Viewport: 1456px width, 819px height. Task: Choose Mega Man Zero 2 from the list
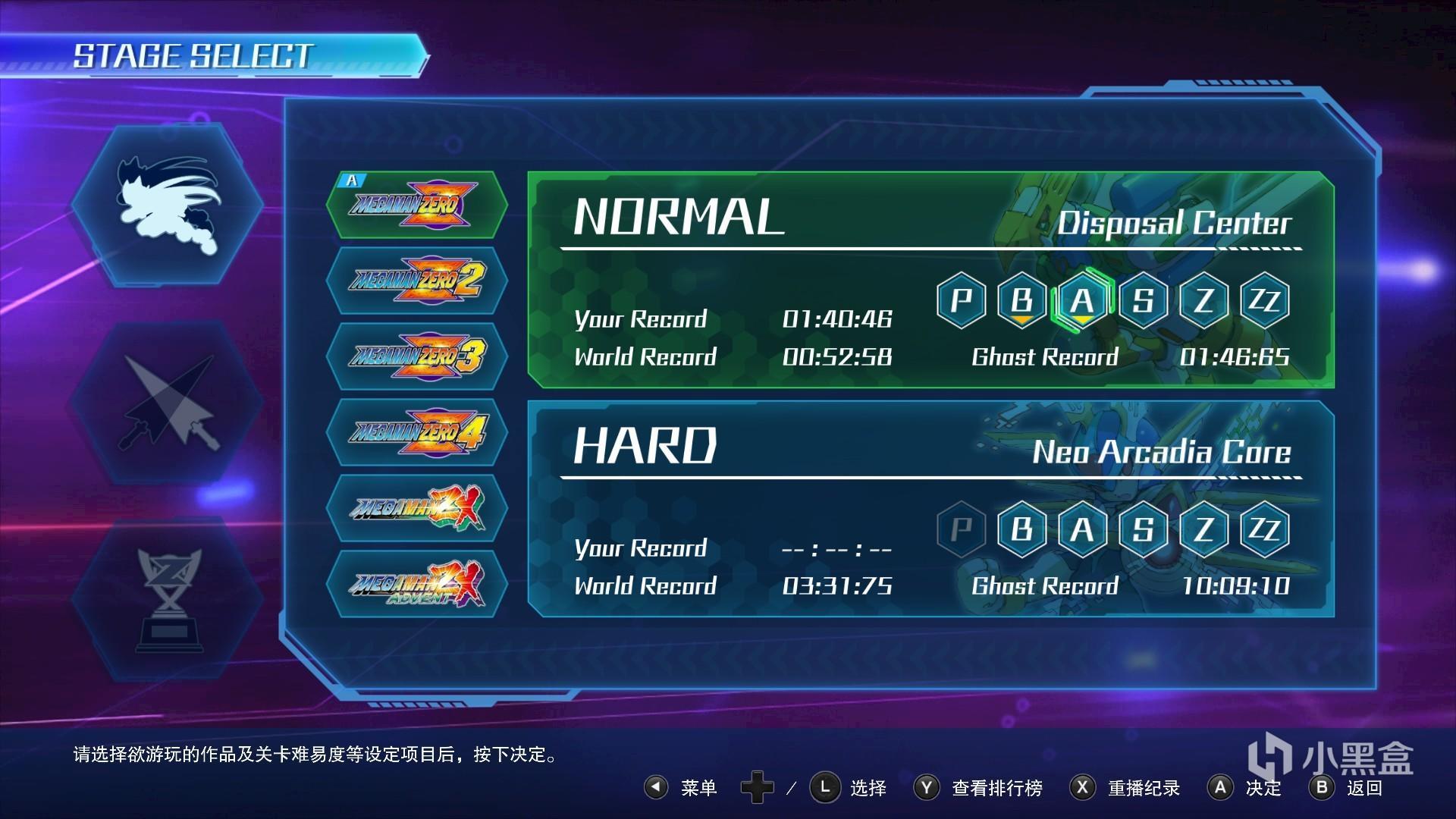coord(416,281)
